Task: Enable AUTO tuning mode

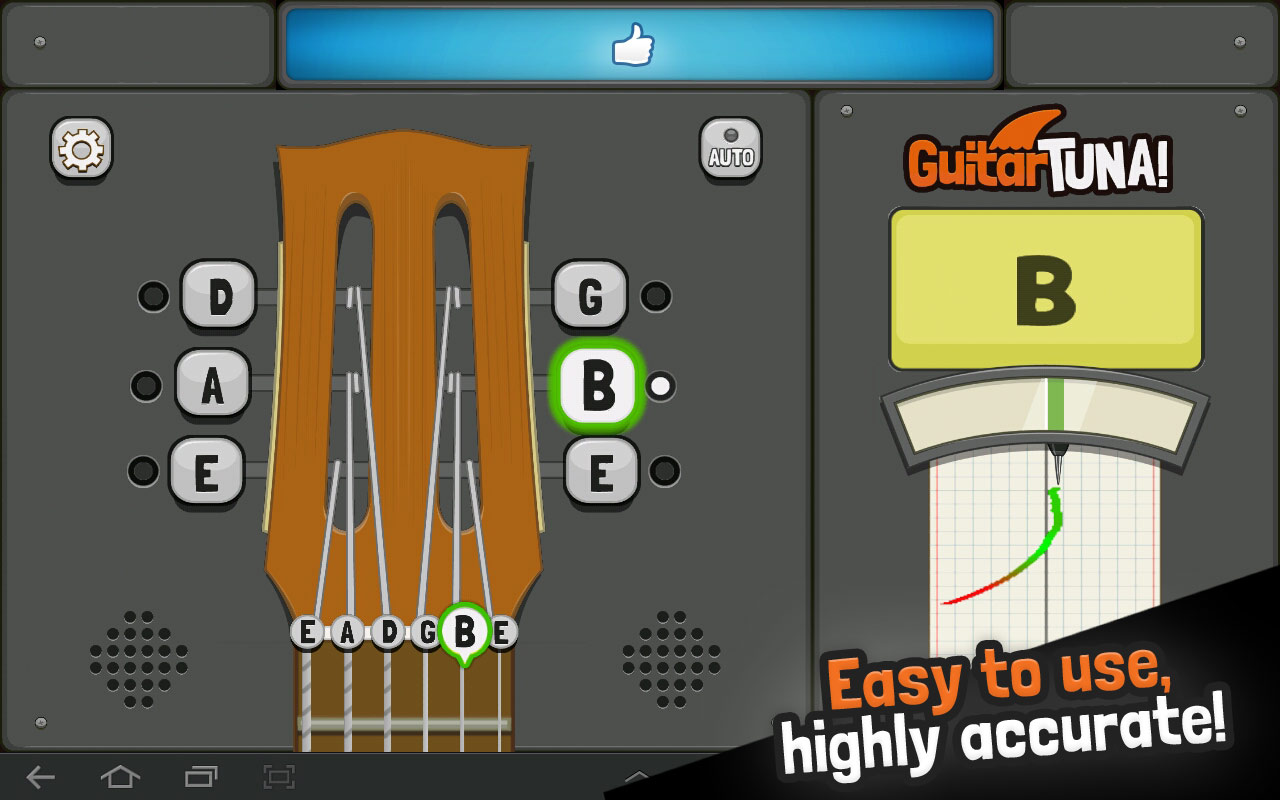Action: [x=731, y=145]
